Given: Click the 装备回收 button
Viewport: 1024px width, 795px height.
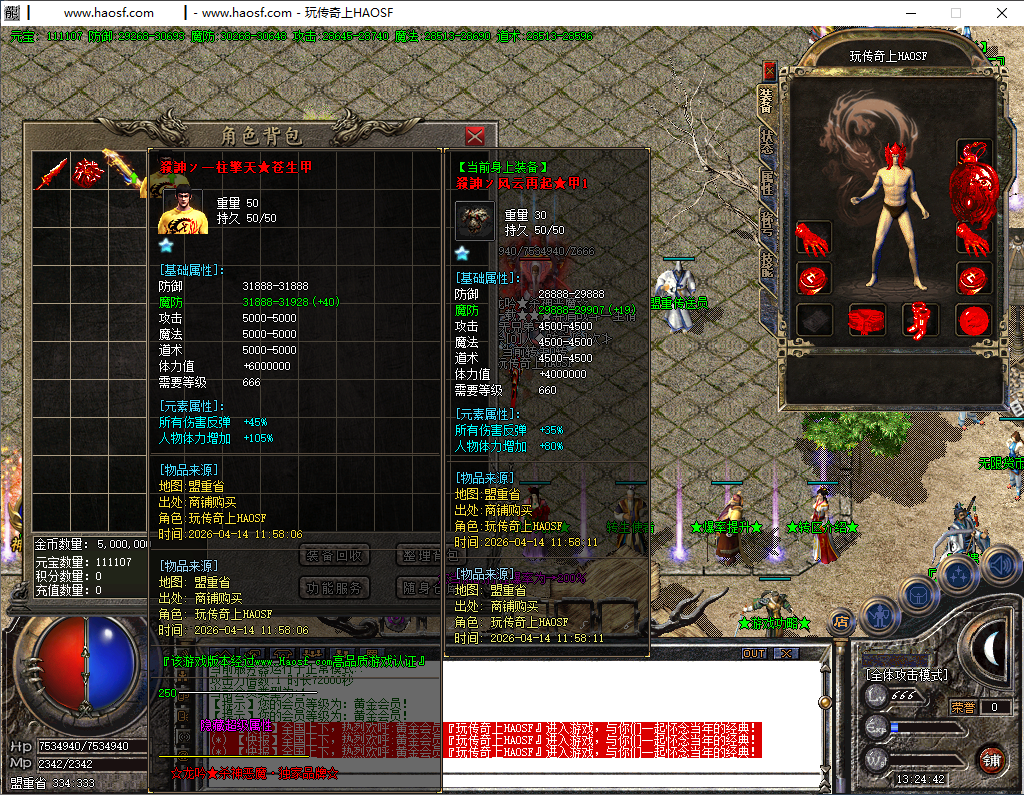Looking at the screenshot, I should 334,556.
